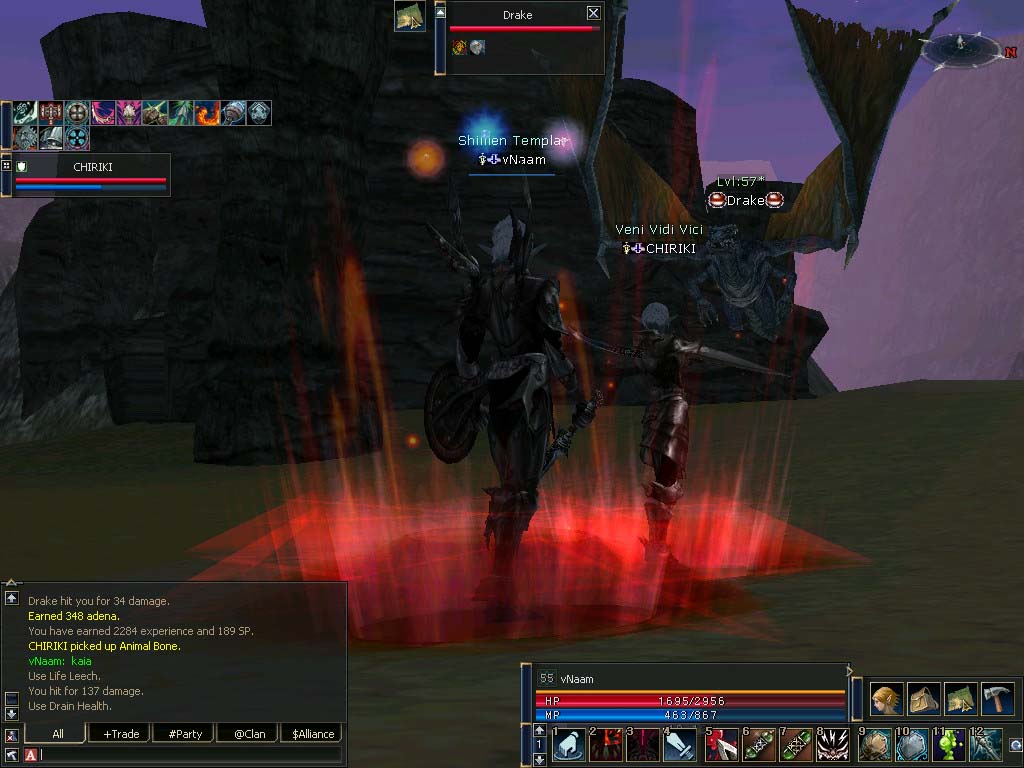Activate the sword skill in hotbar slot 4
This screenshot has height=768, width=1024.
click(682, 746)
